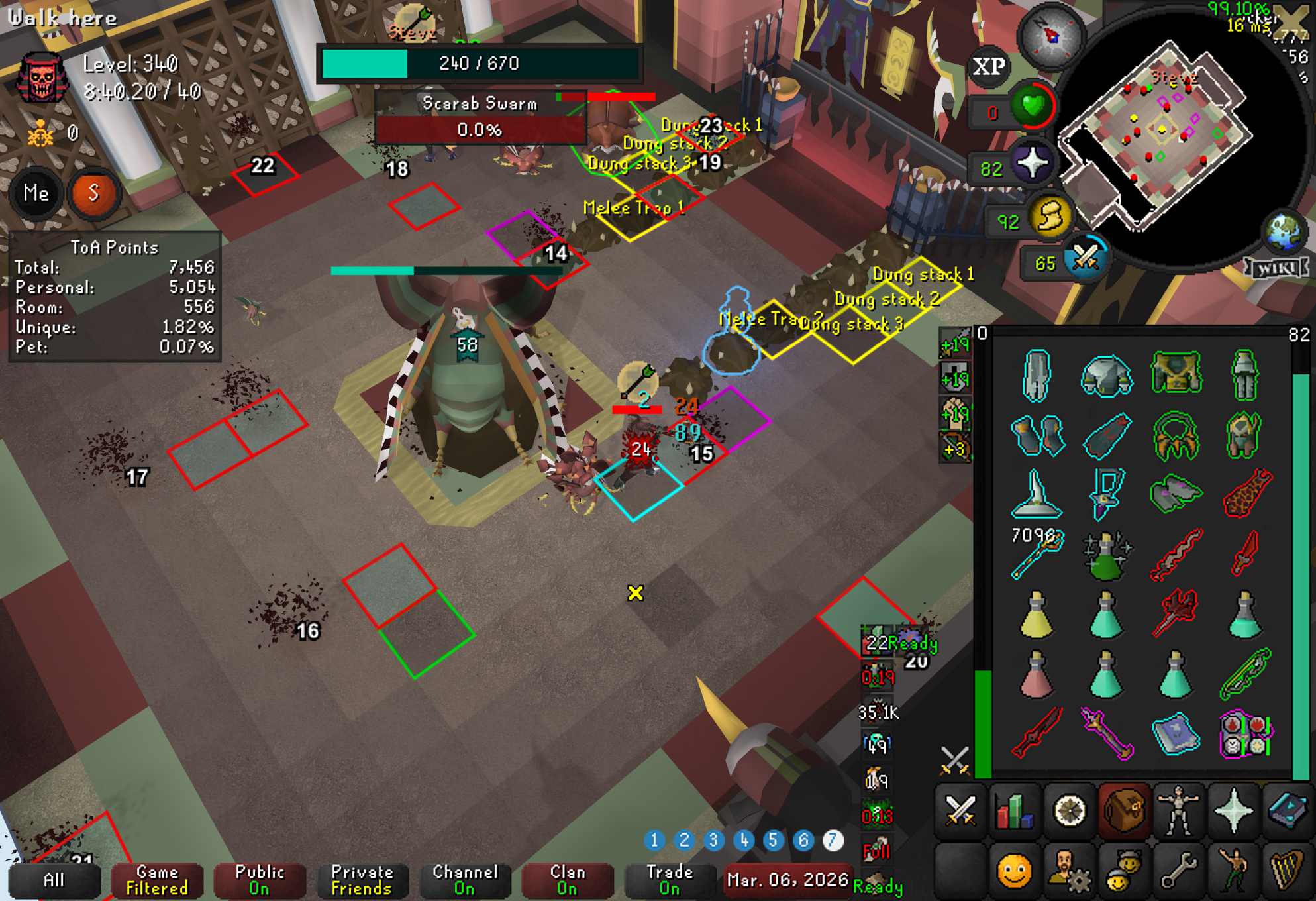
Task: Click the XP drops button
Action: [x=989, y=66]
